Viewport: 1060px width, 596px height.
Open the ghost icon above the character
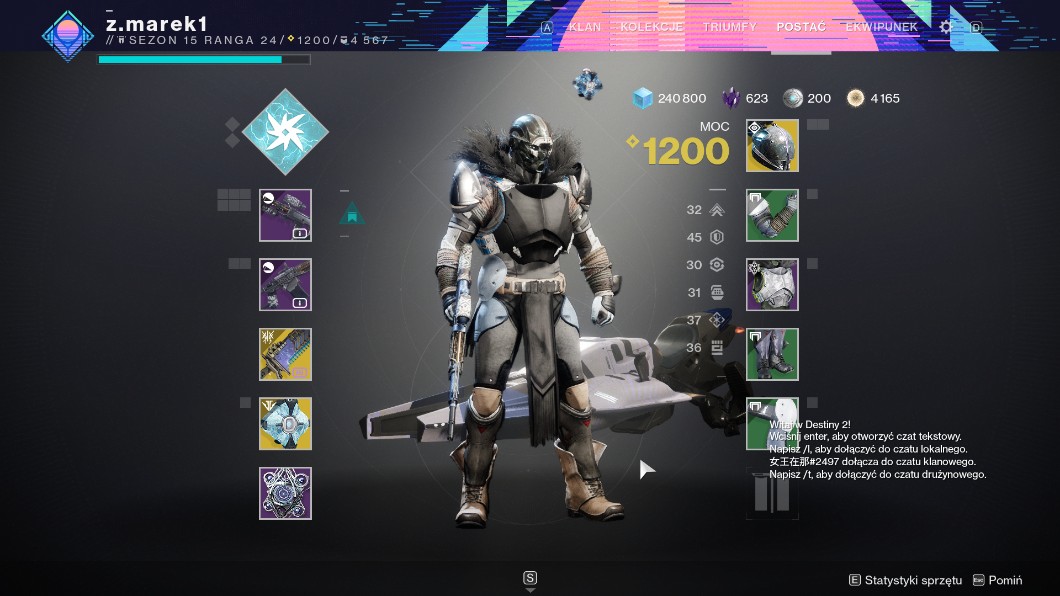pyautogui.click(x=588, y=84)
